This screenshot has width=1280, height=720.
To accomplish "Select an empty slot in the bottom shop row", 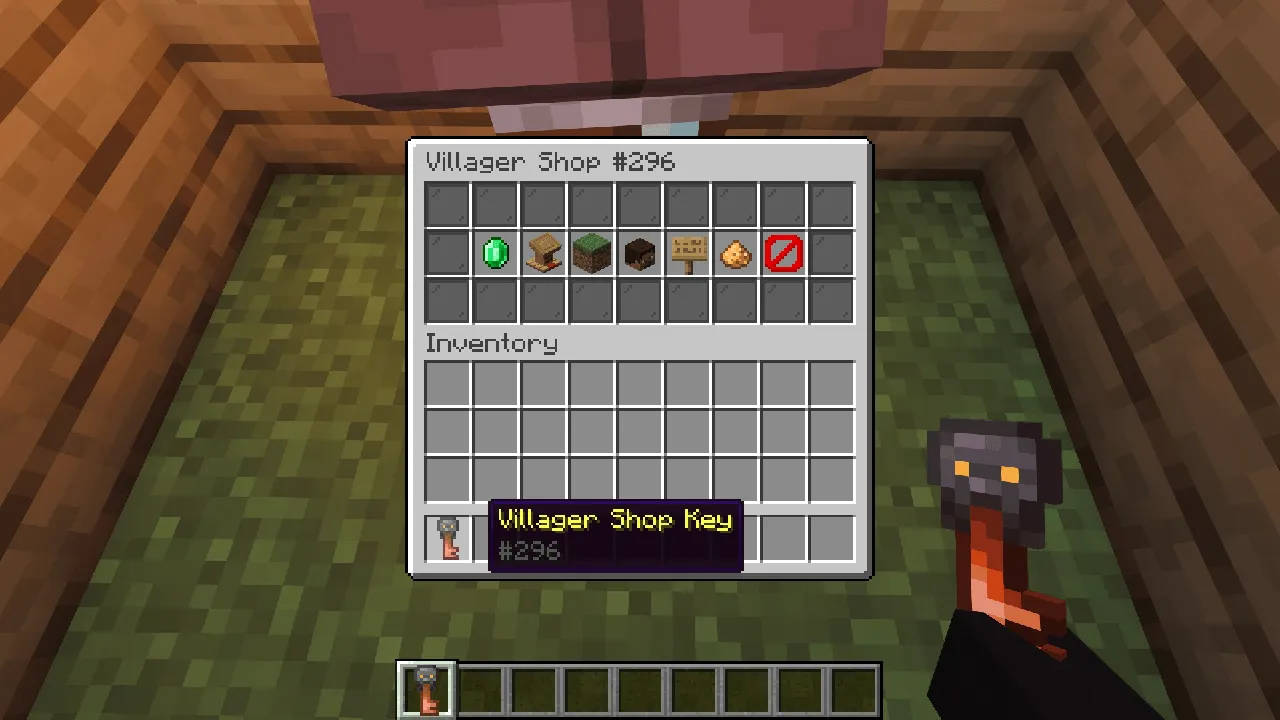I will (447, 301).
